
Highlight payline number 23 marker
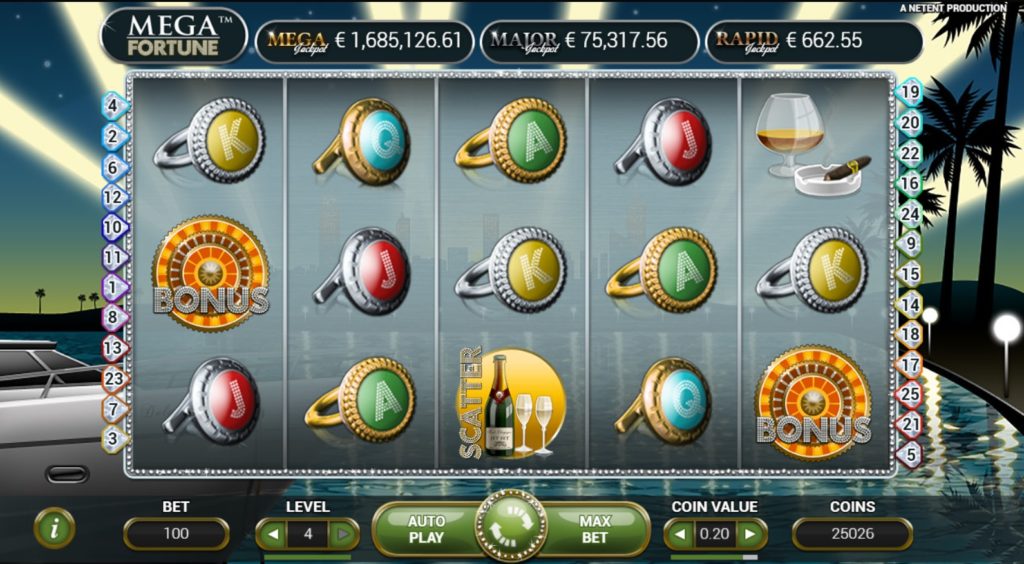click(x=112, y=379)
